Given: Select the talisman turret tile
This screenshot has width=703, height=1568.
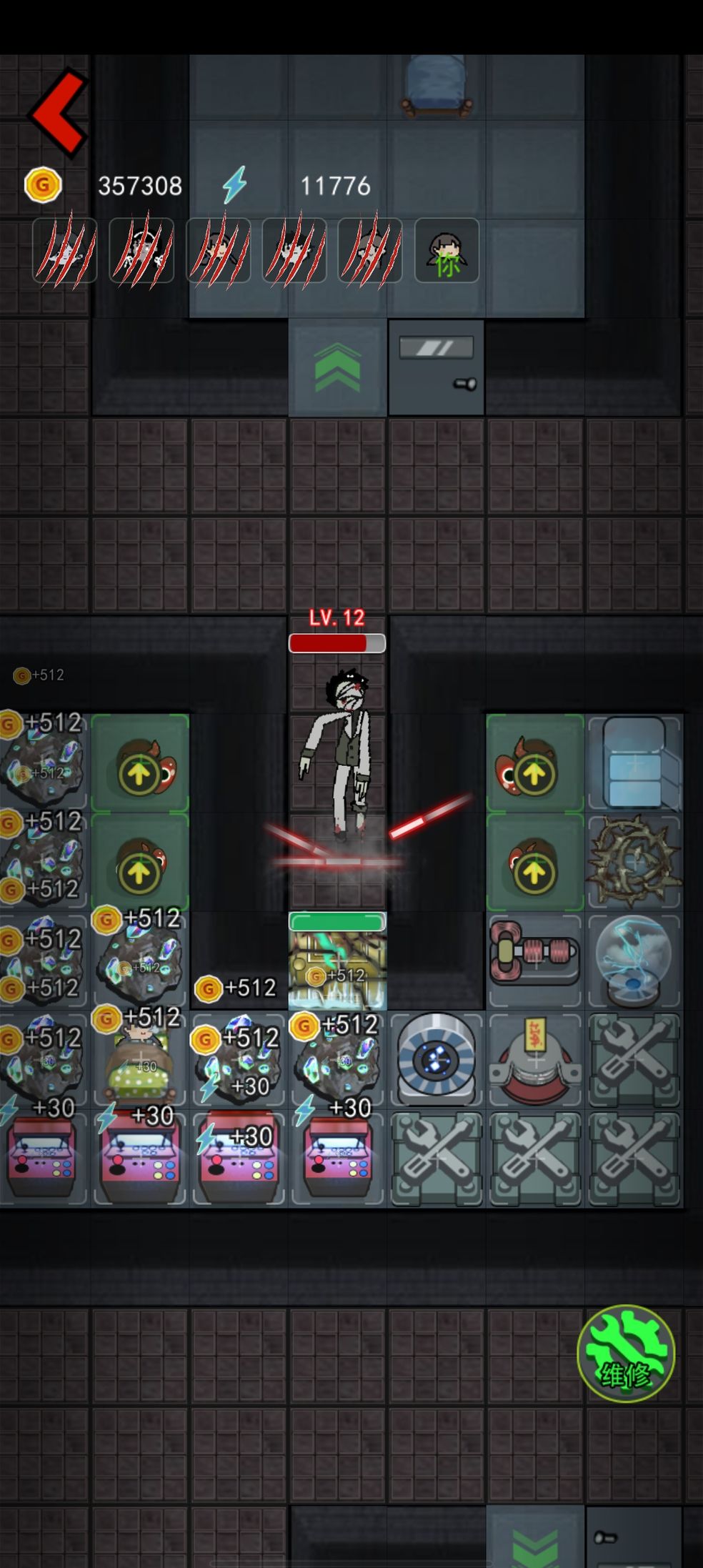Looking at the screenshot, I should click(x=534, y=1059).
